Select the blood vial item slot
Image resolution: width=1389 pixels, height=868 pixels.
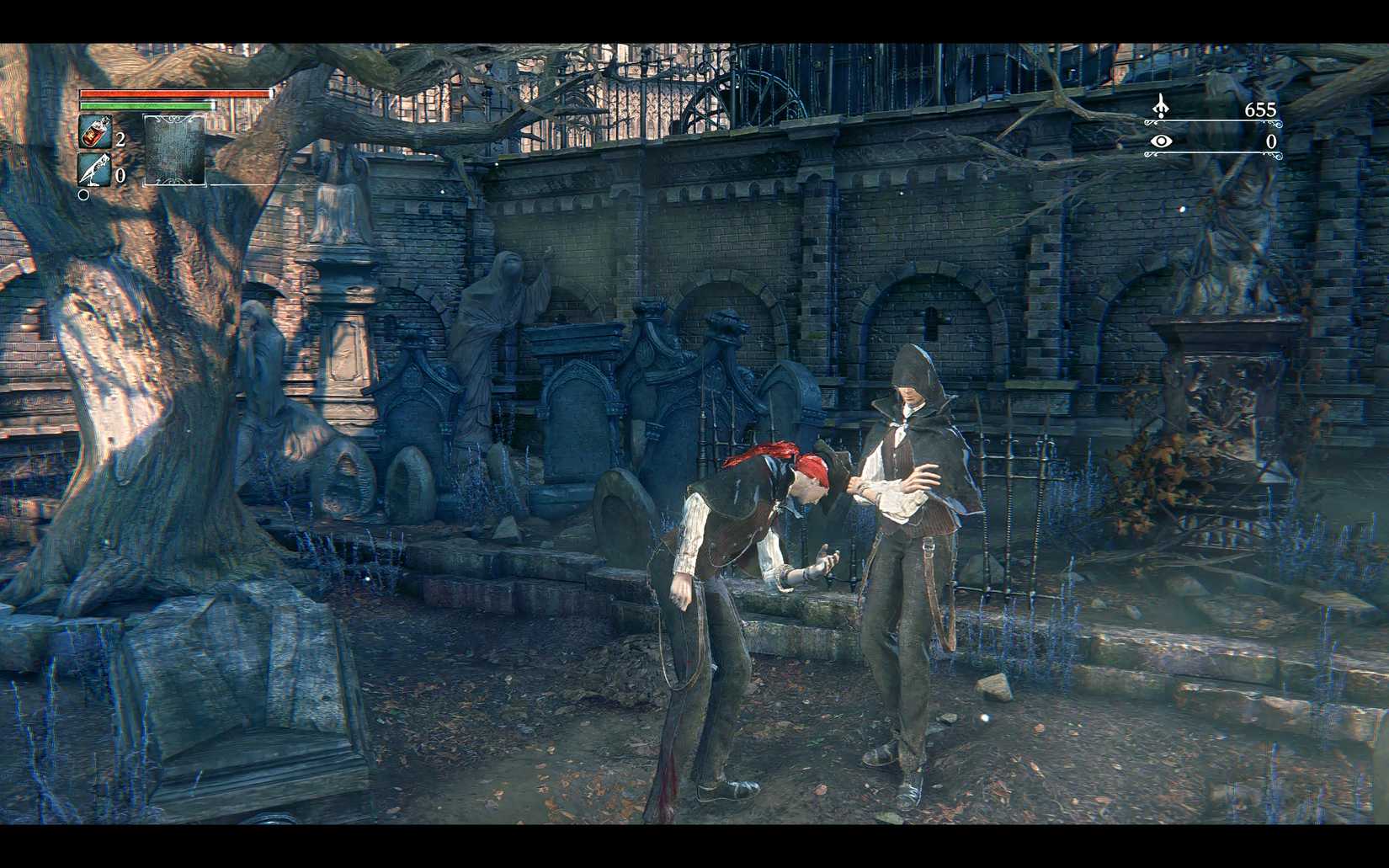click(x=95, y=133)
